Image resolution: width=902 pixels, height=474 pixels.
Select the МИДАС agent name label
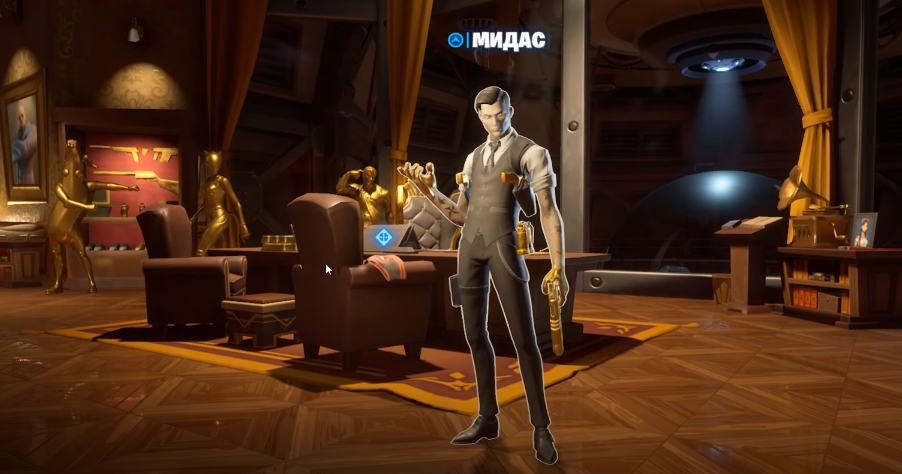(x=508, y=40)
